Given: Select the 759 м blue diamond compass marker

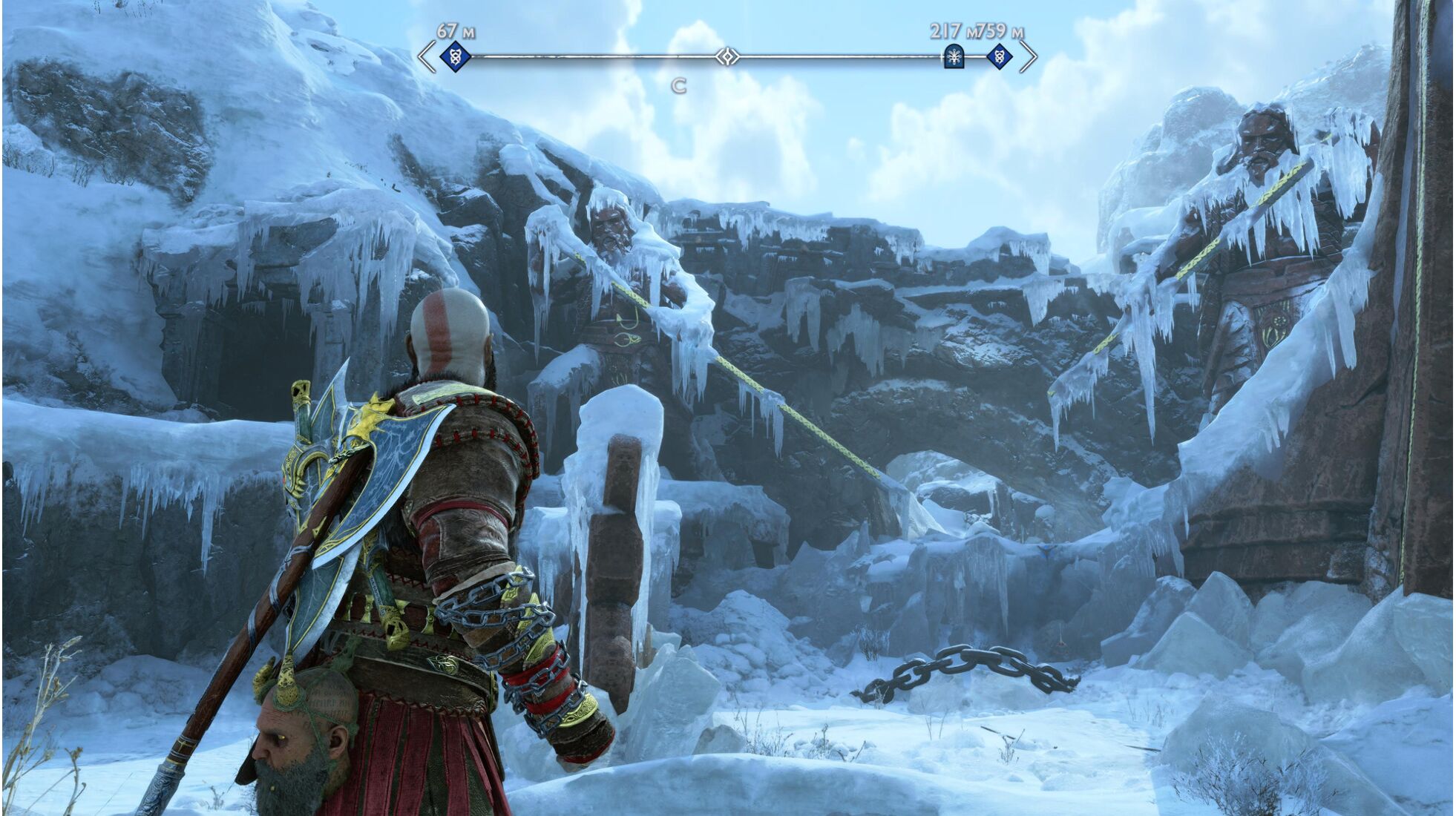Looking at the screenshot, I should (999, 56).
